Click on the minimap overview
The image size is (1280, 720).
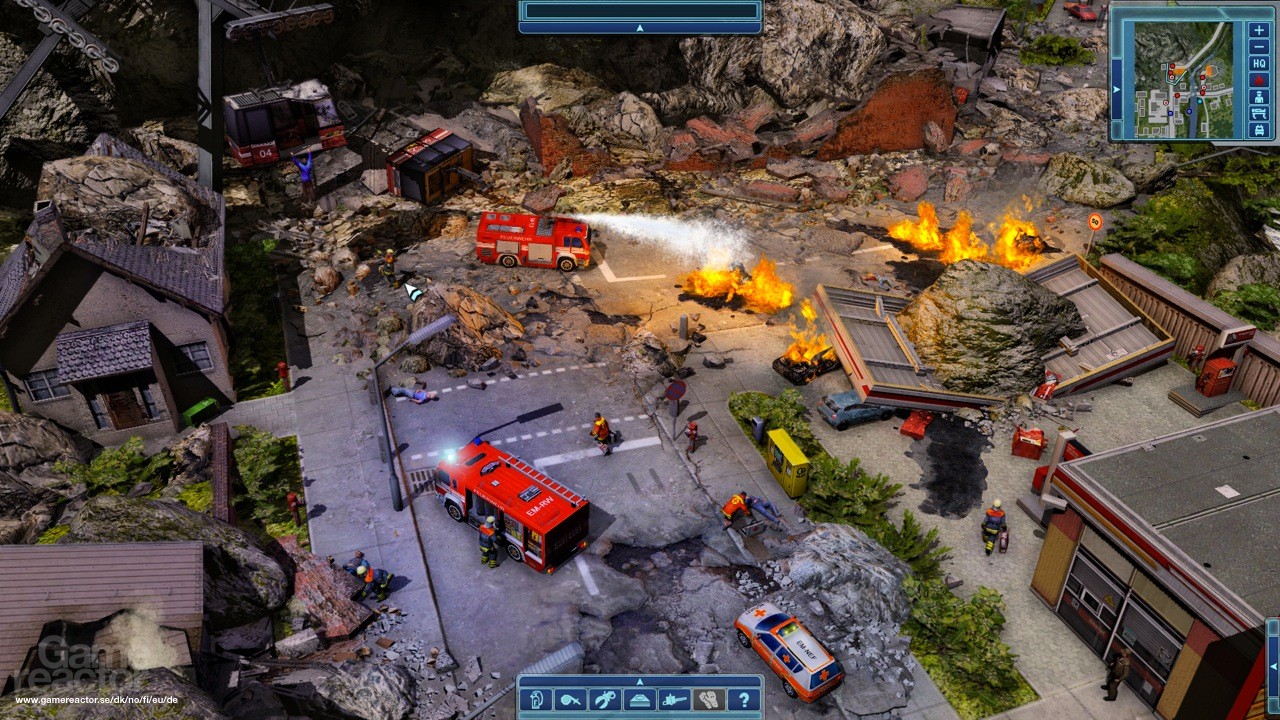click(1183, 78)
